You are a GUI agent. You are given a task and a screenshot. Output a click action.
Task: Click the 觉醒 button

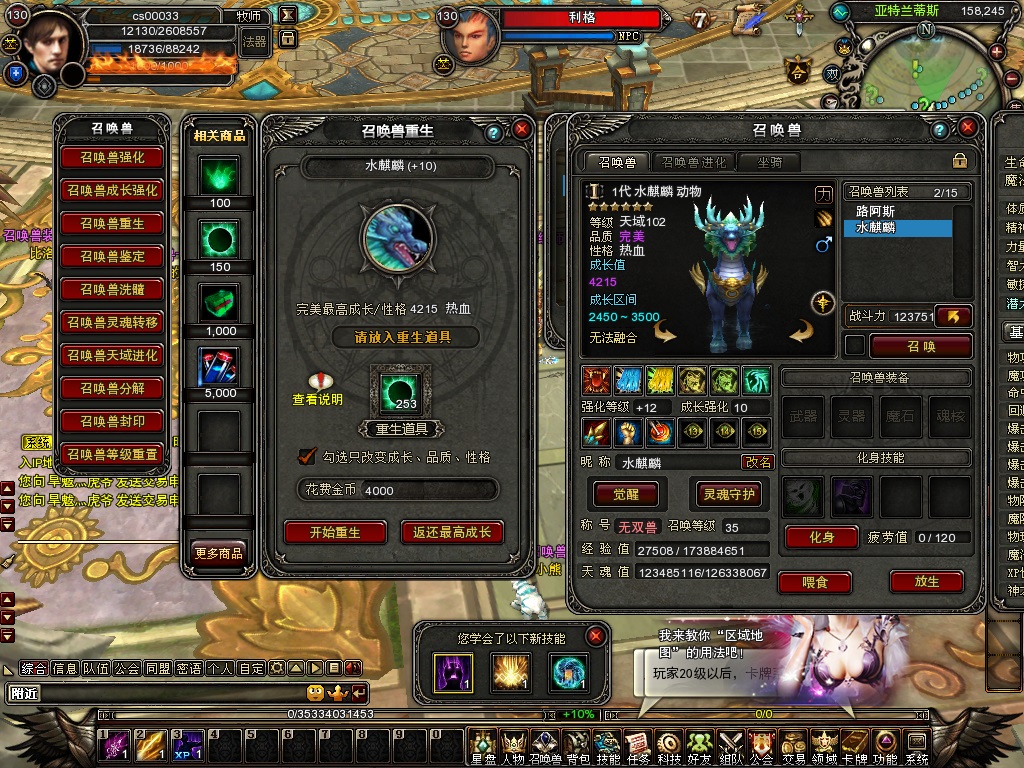[x=624, y=494]
